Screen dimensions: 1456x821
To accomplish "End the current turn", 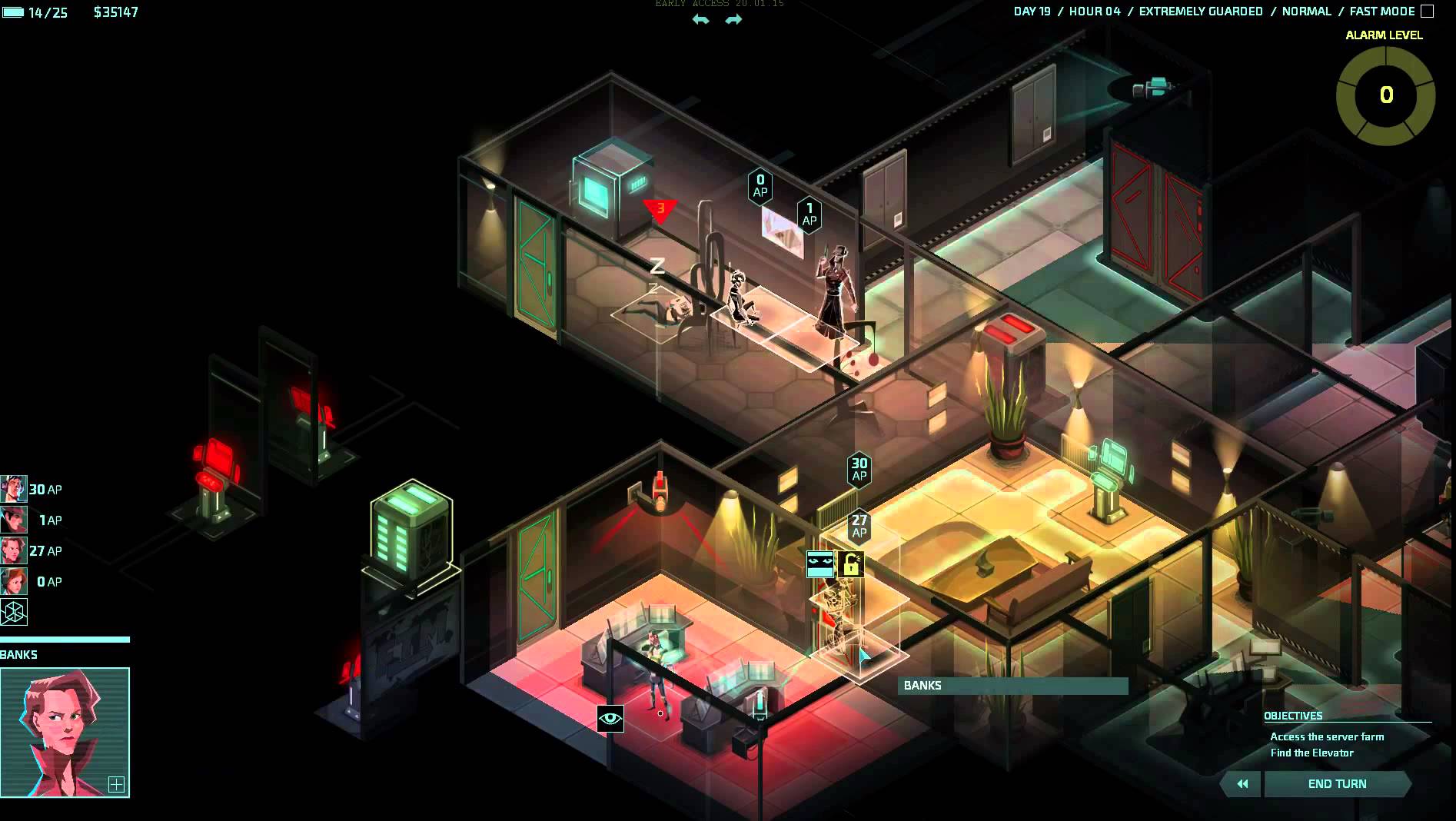I will (x=1337, y=783).
